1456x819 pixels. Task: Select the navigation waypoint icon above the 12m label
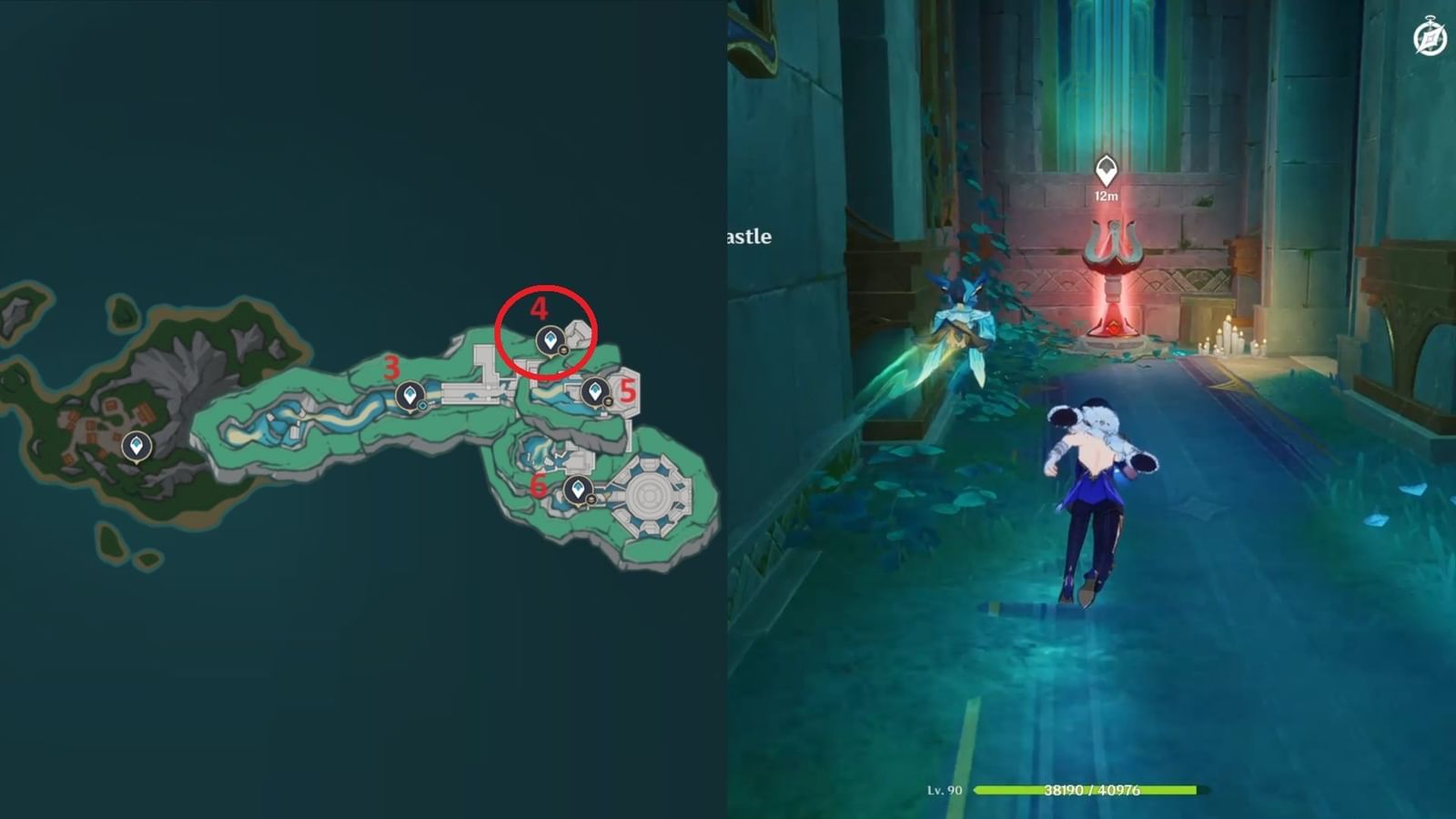pos(1105,167)
